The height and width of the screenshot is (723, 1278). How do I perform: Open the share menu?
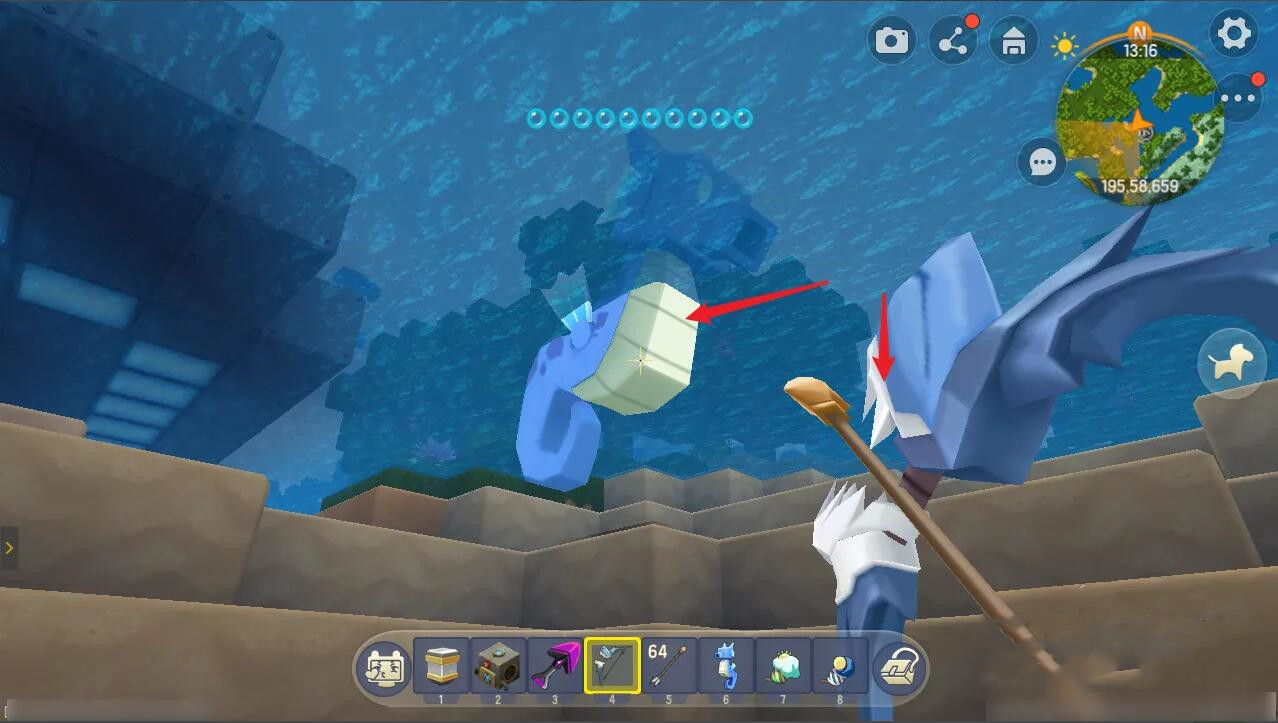point(952,41)
